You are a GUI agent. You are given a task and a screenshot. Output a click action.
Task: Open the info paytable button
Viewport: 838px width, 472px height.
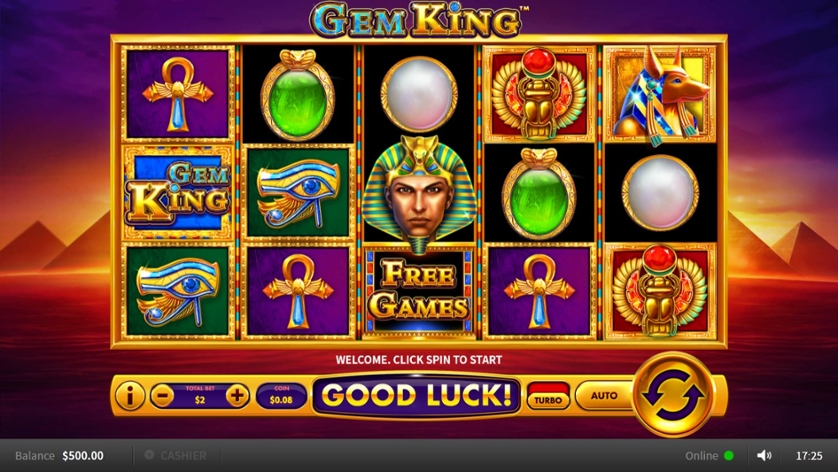tap(129, 396)
